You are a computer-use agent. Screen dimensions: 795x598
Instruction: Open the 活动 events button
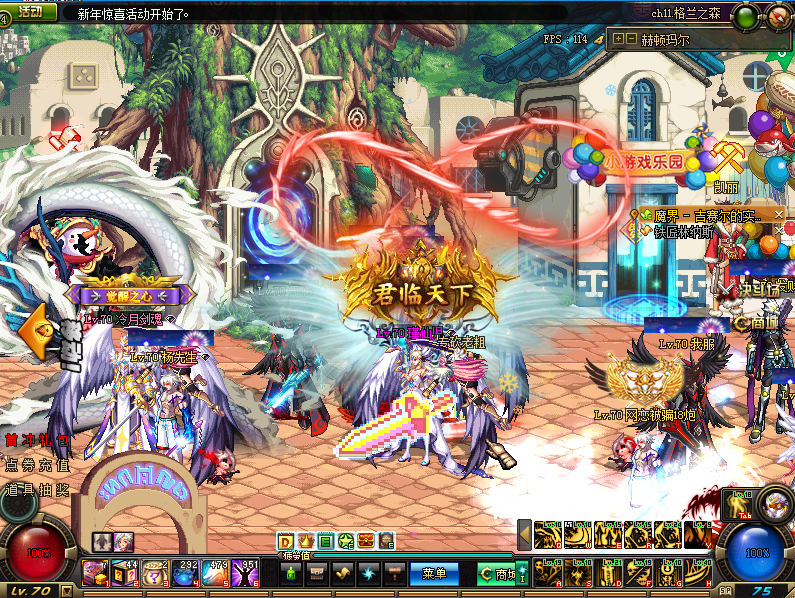(31, 12)
